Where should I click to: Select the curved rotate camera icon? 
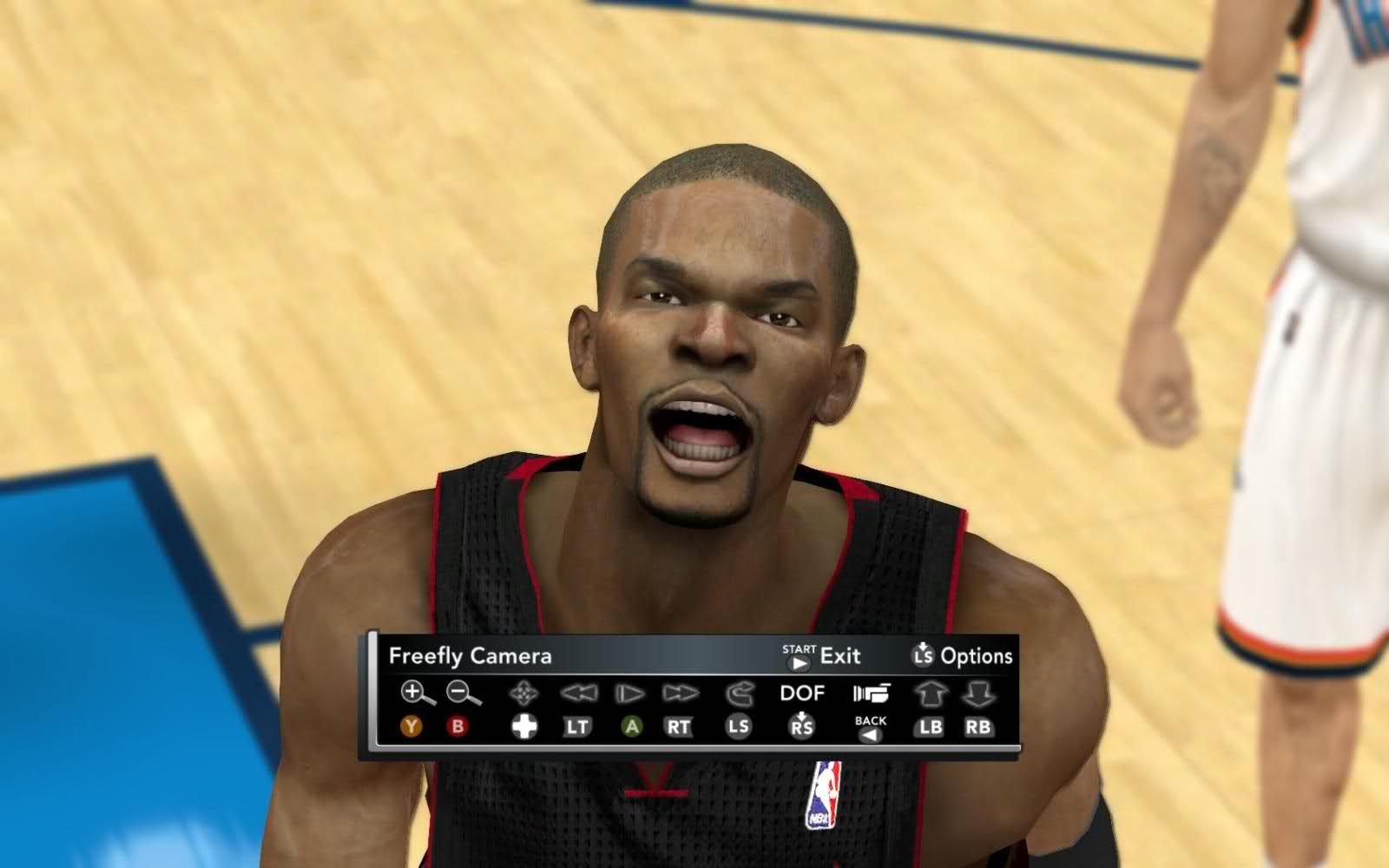click(739, 694)
